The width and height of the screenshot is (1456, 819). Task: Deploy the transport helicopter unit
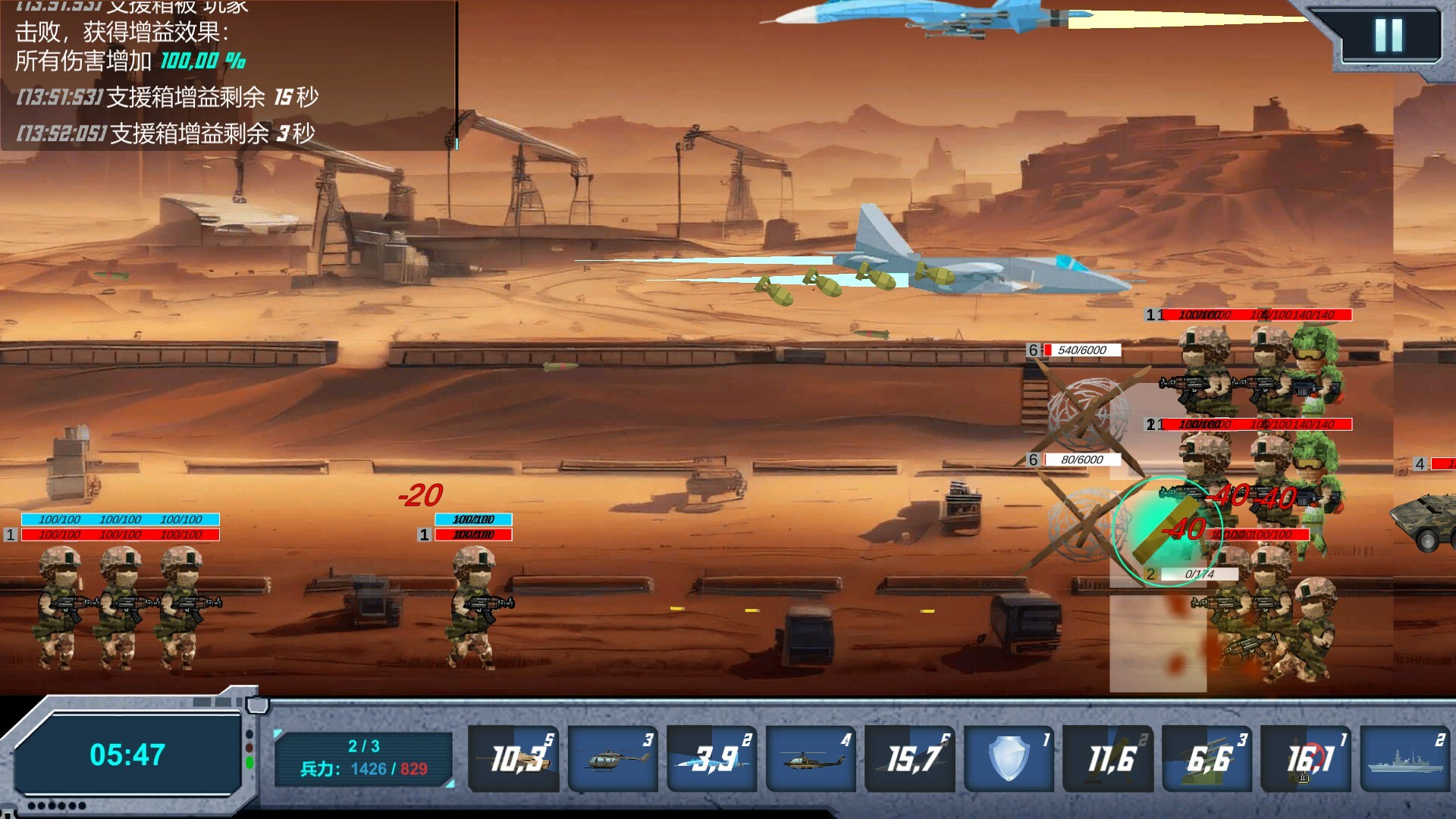coord(612,757)
